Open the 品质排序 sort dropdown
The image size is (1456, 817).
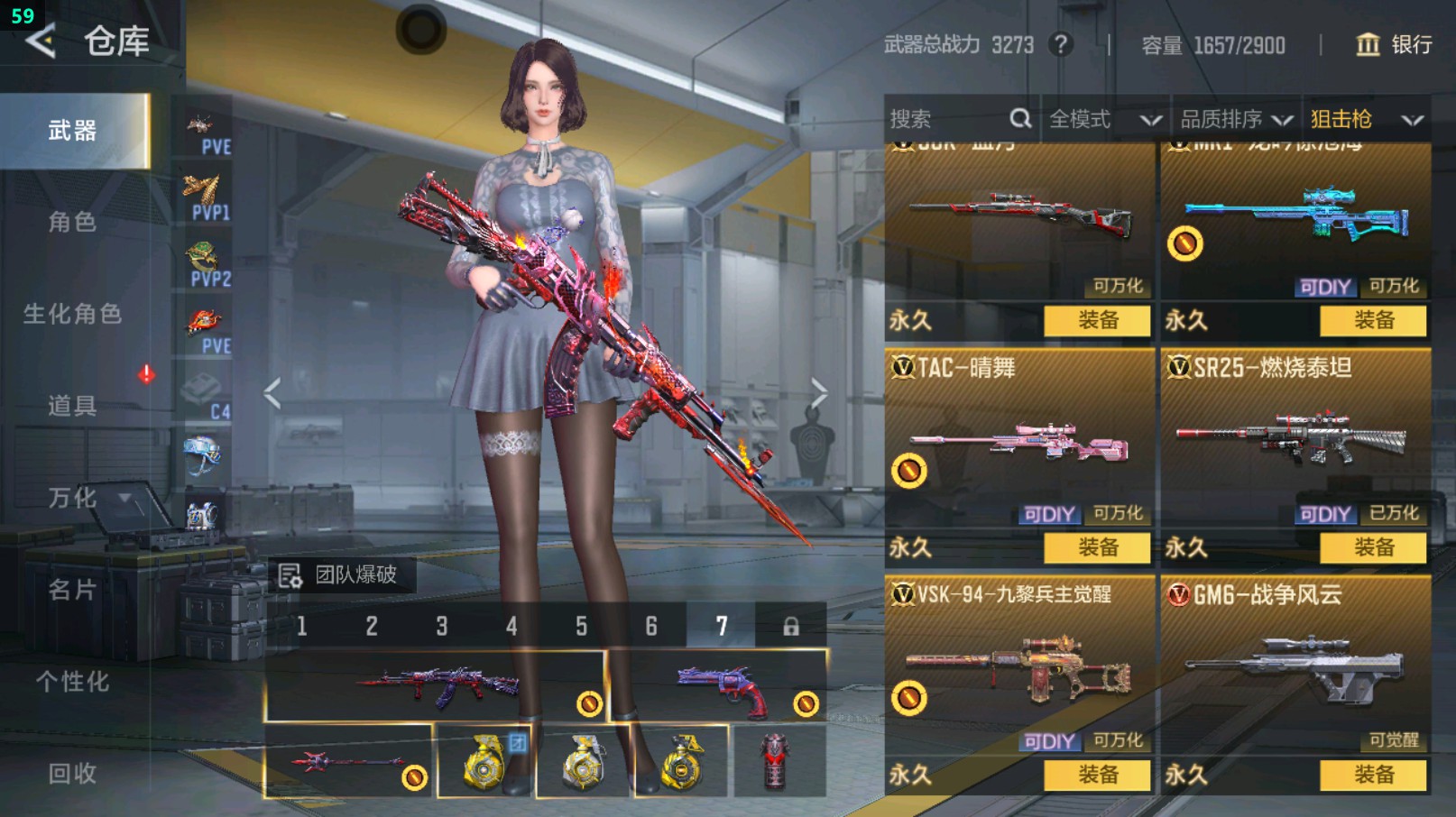pos(1236,119)
